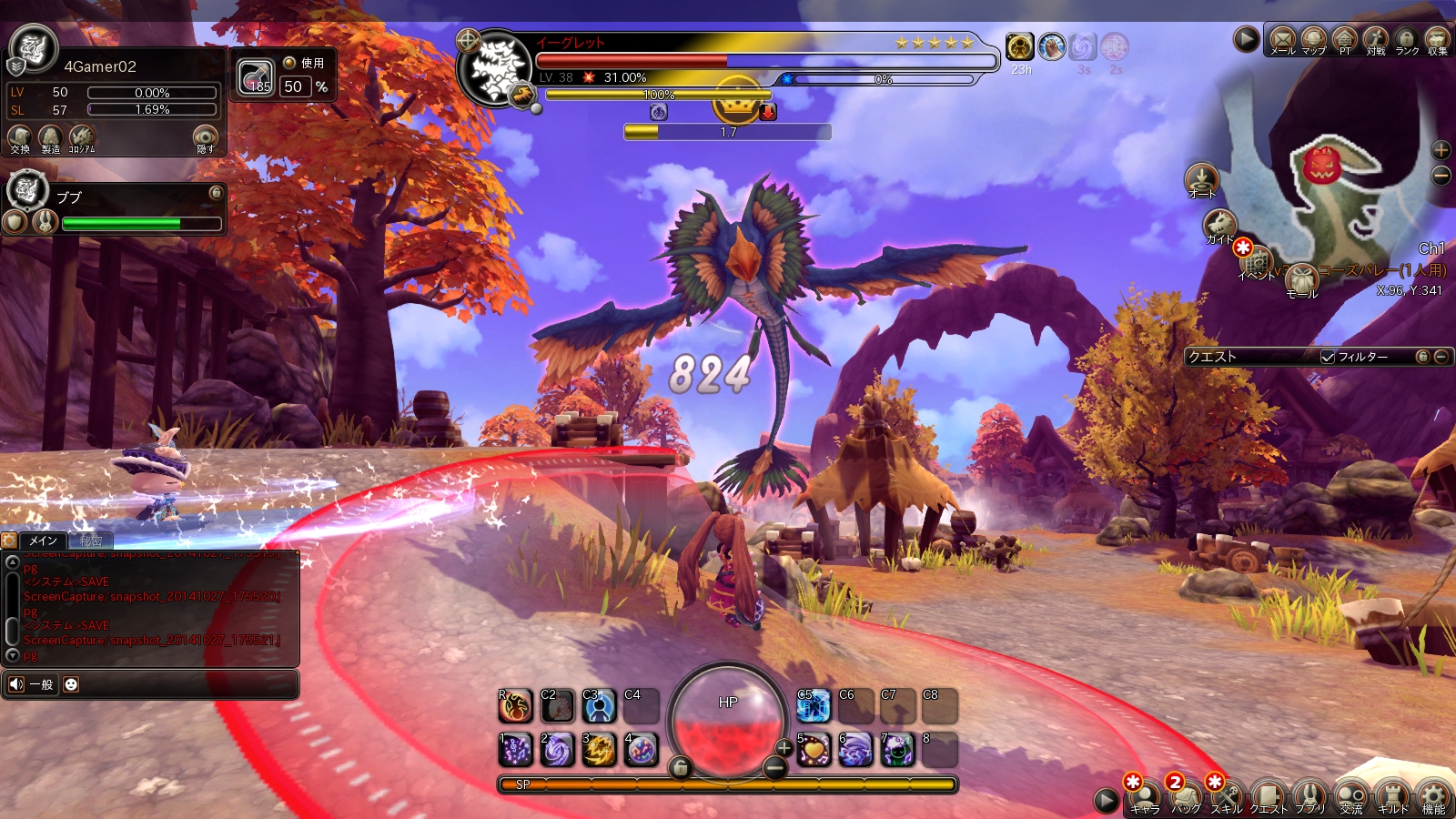Open the バッグ inventory bag

coord(1185,797)
